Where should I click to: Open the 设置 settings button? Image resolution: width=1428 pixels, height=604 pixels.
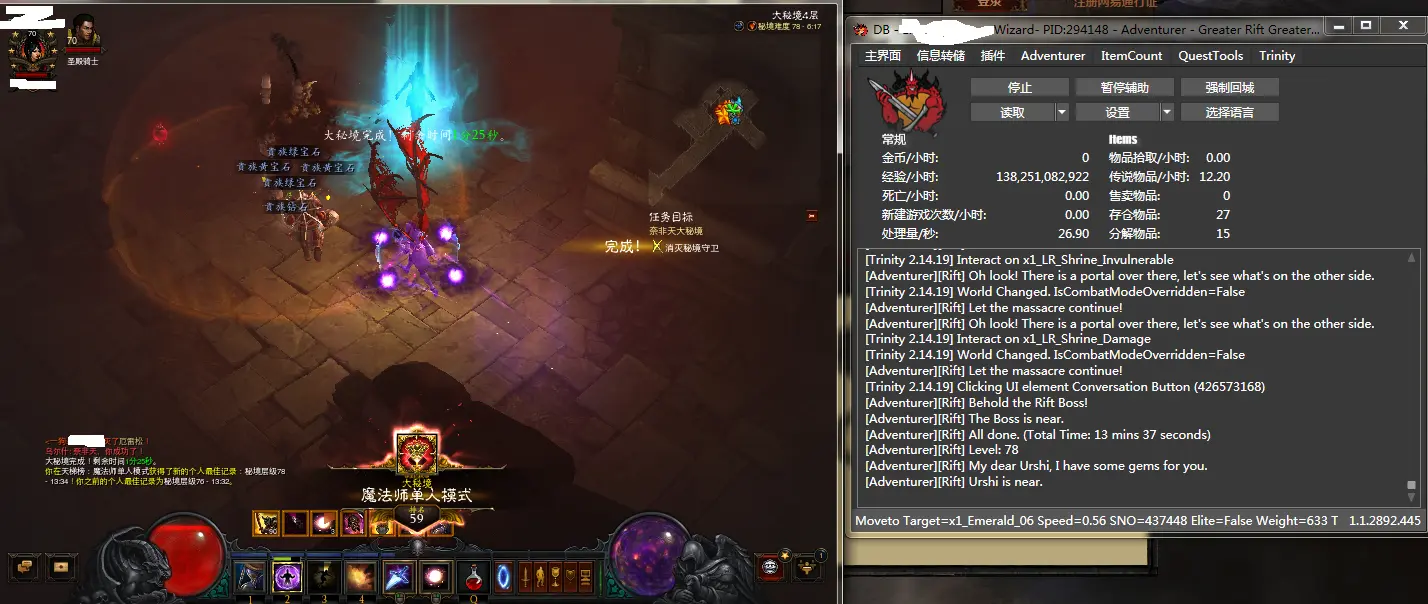1117,113
